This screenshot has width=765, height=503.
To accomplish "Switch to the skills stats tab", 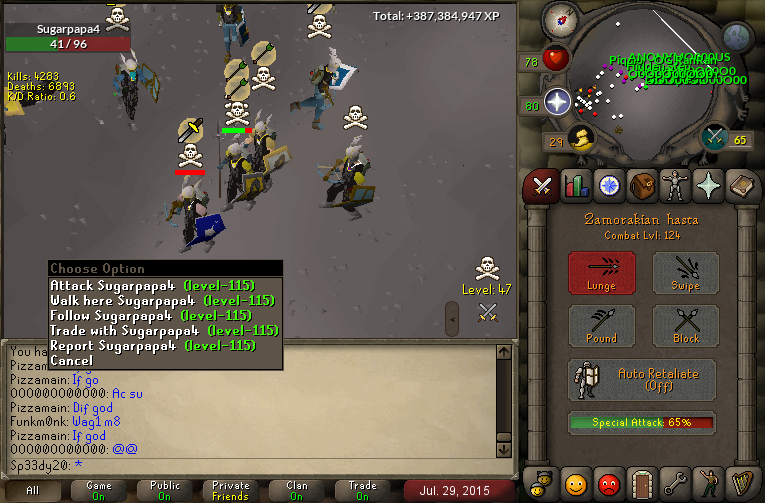I will coord(575,185).
